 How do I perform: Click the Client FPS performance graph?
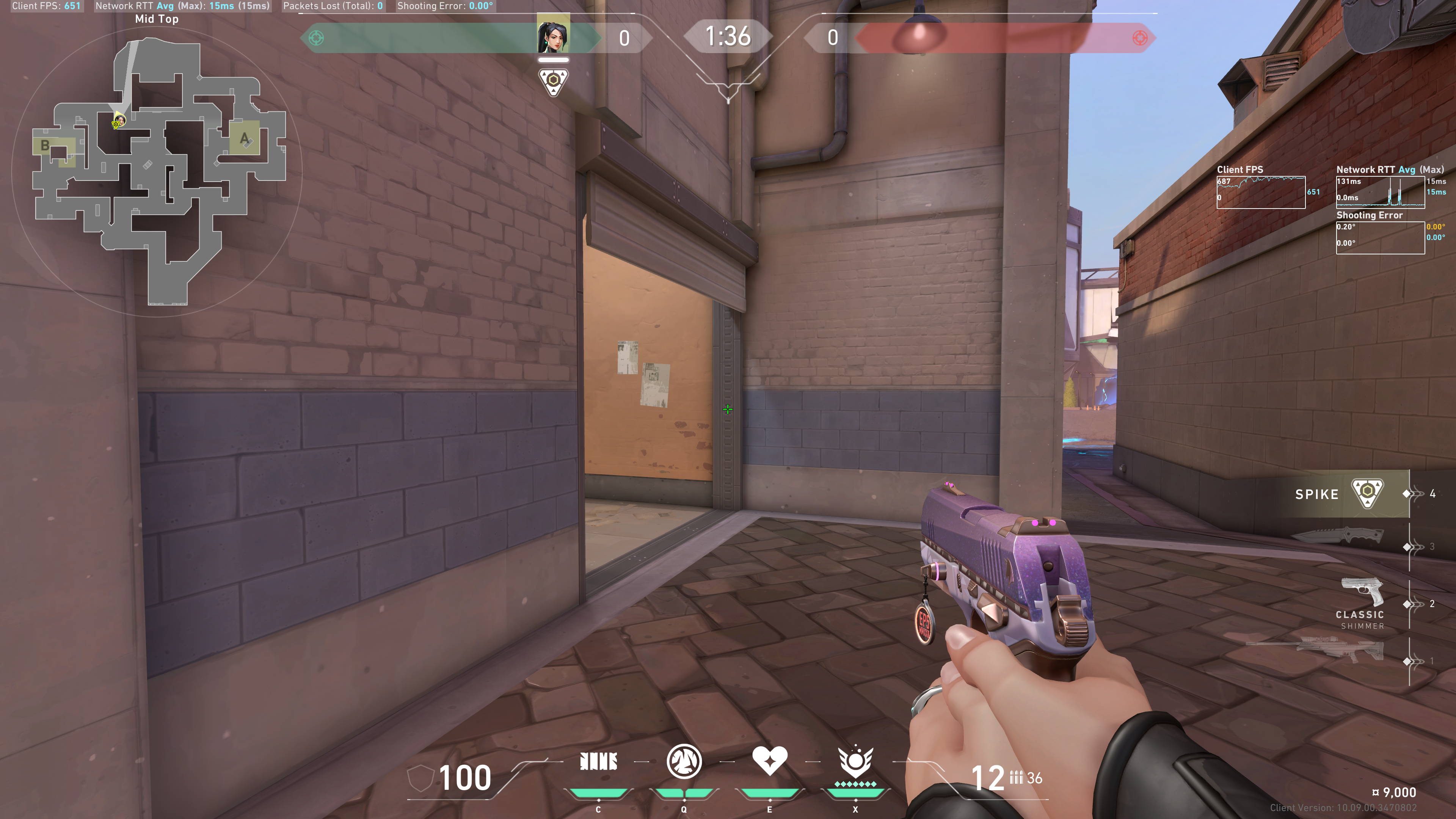[x=1261, y=192]
